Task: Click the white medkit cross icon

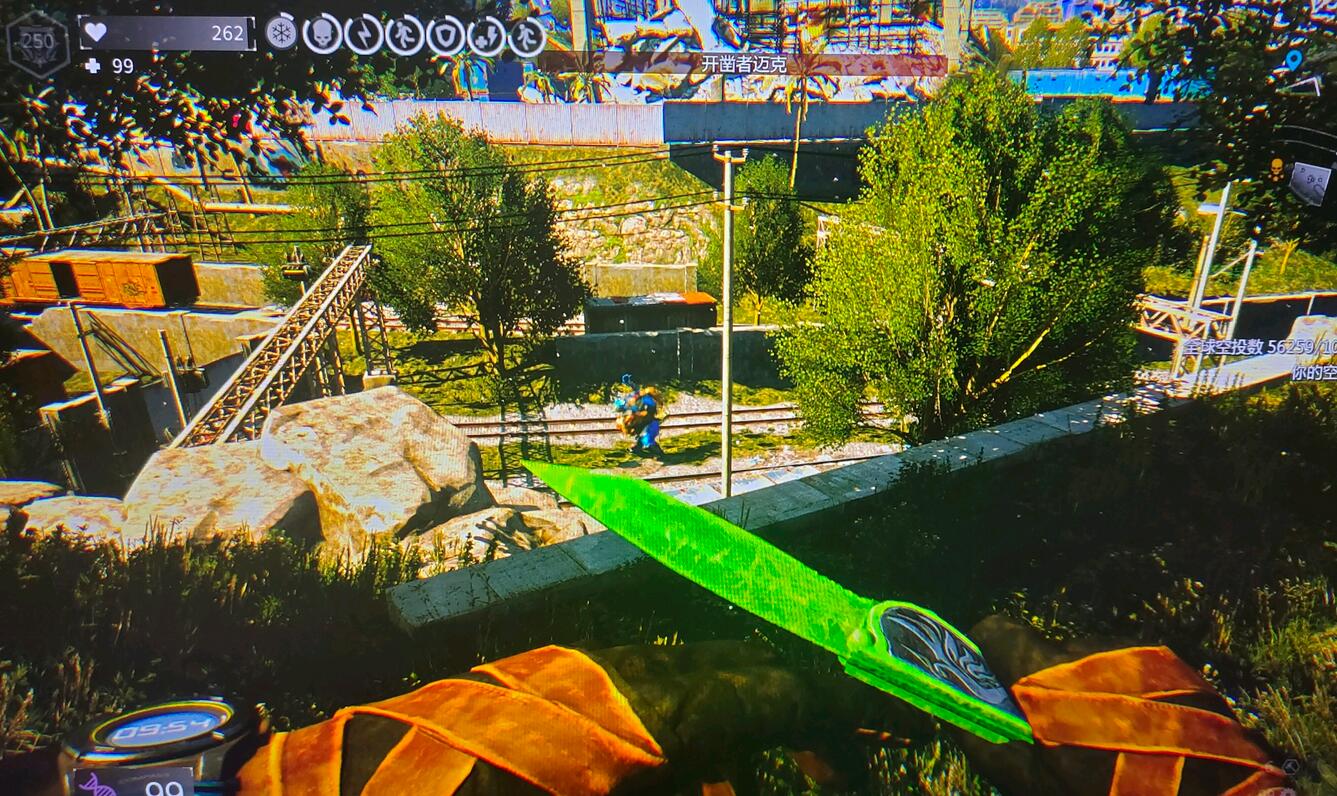Action: coord(92,66)
